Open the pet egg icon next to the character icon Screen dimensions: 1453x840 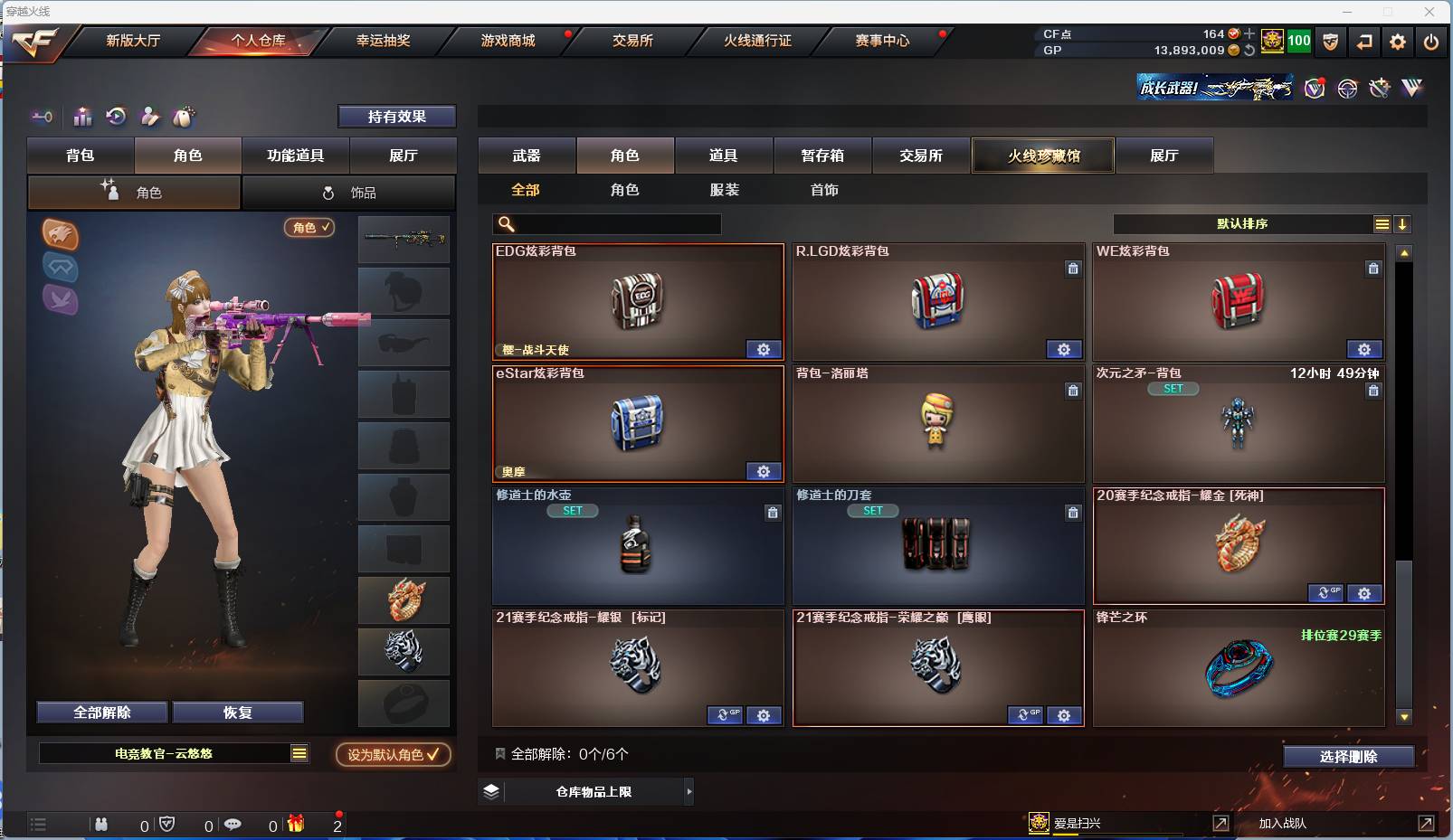pos(182,117)
